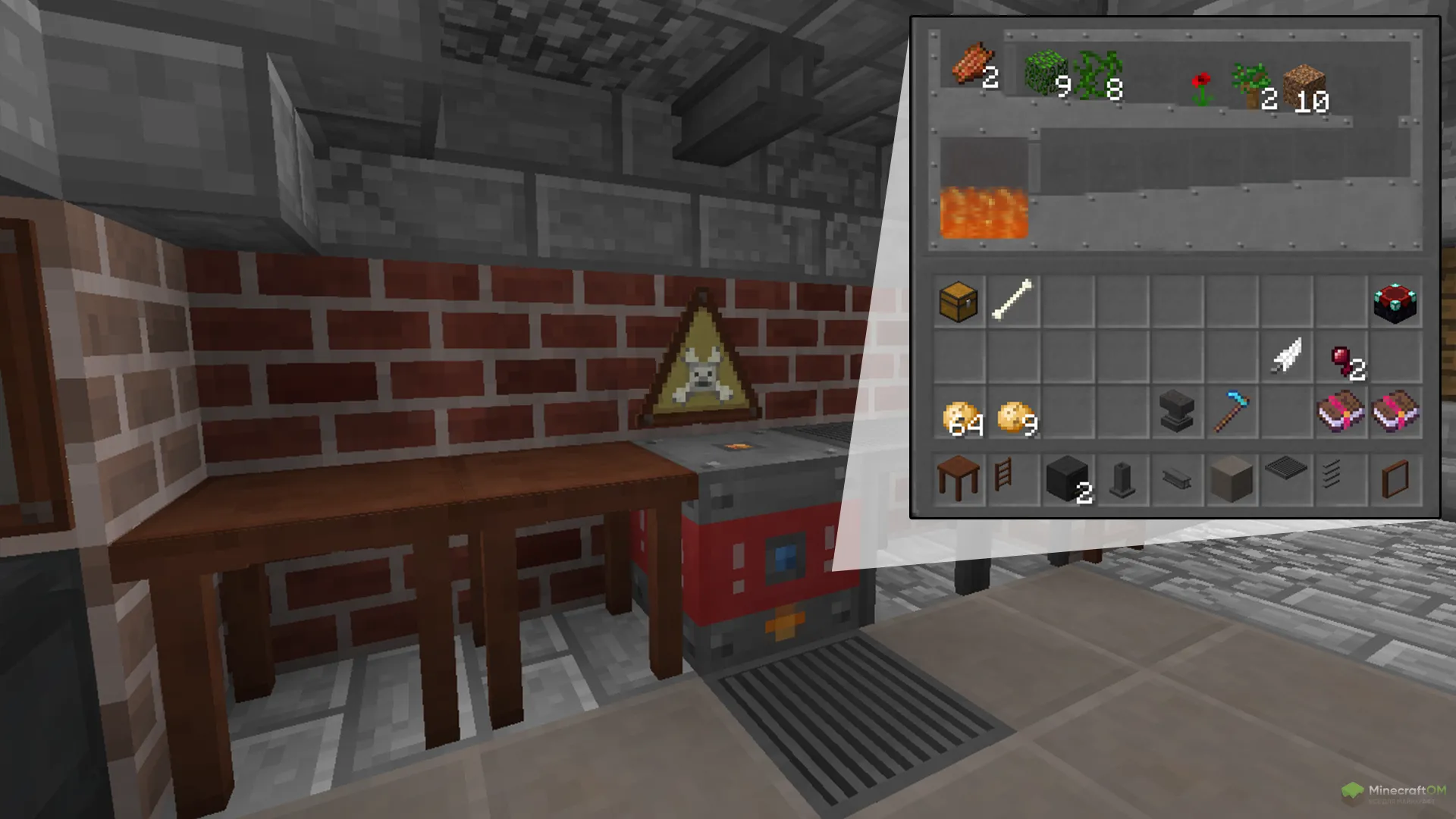Choose the metal grate in the hotbar
Viewport: 1456px width, 819px height.
point(1286,470)
